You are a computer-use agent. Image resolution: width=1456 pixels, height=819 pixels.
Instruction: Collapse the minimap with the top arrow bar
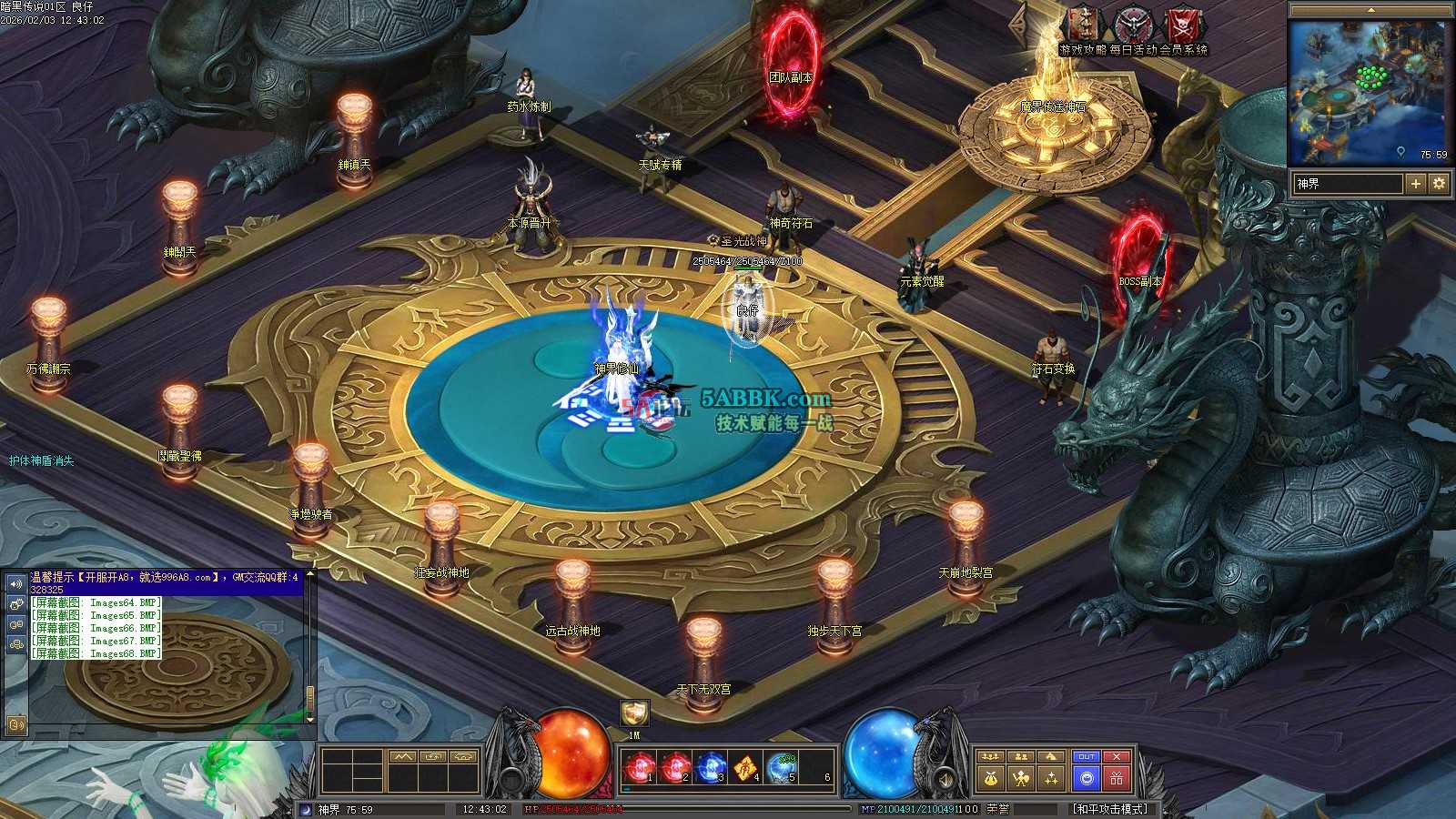click(x=1370, y=9)
